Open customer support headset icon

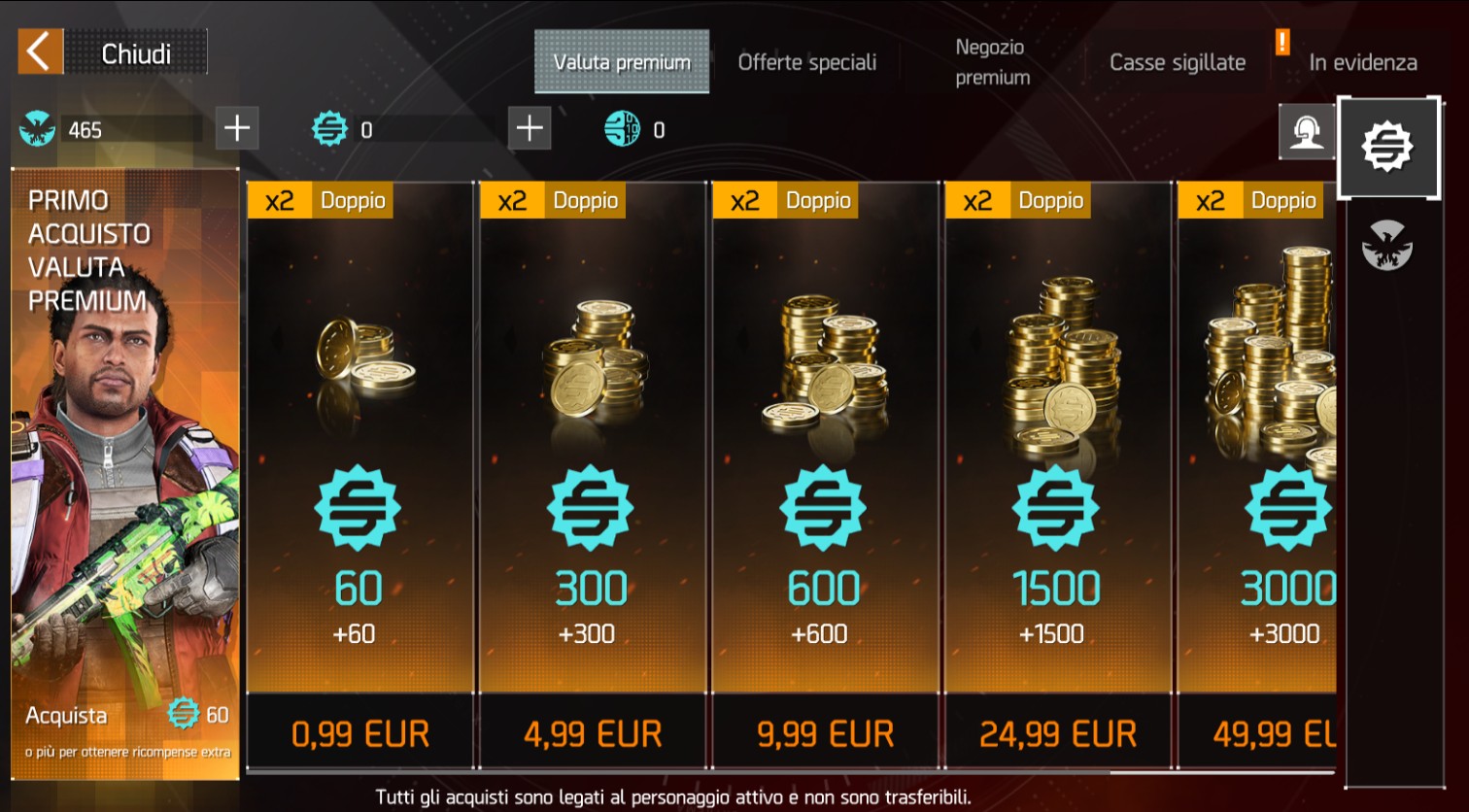coord(1307,131)
